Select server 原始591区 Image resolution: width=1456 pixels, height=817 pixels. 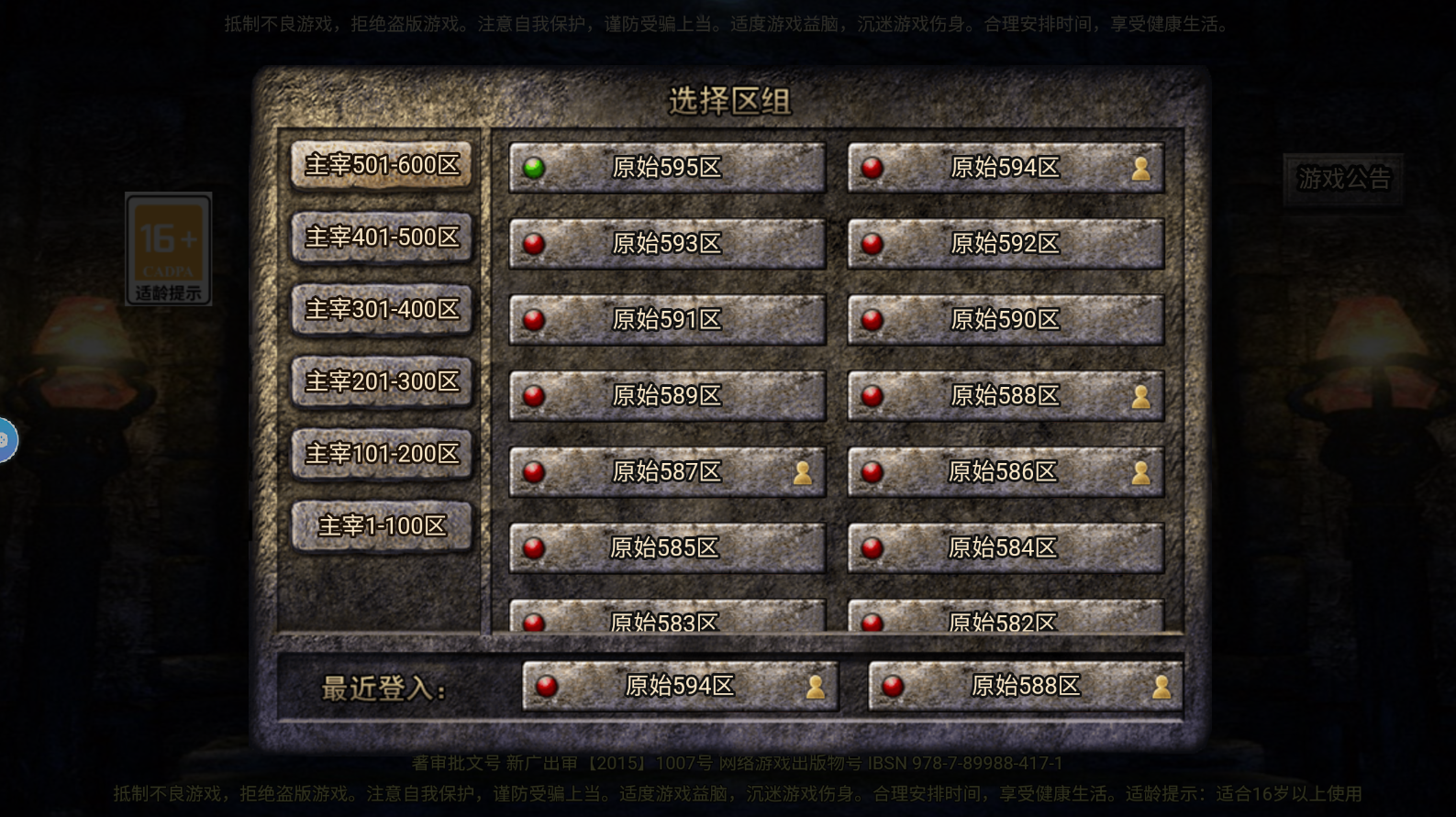(667, 320)
